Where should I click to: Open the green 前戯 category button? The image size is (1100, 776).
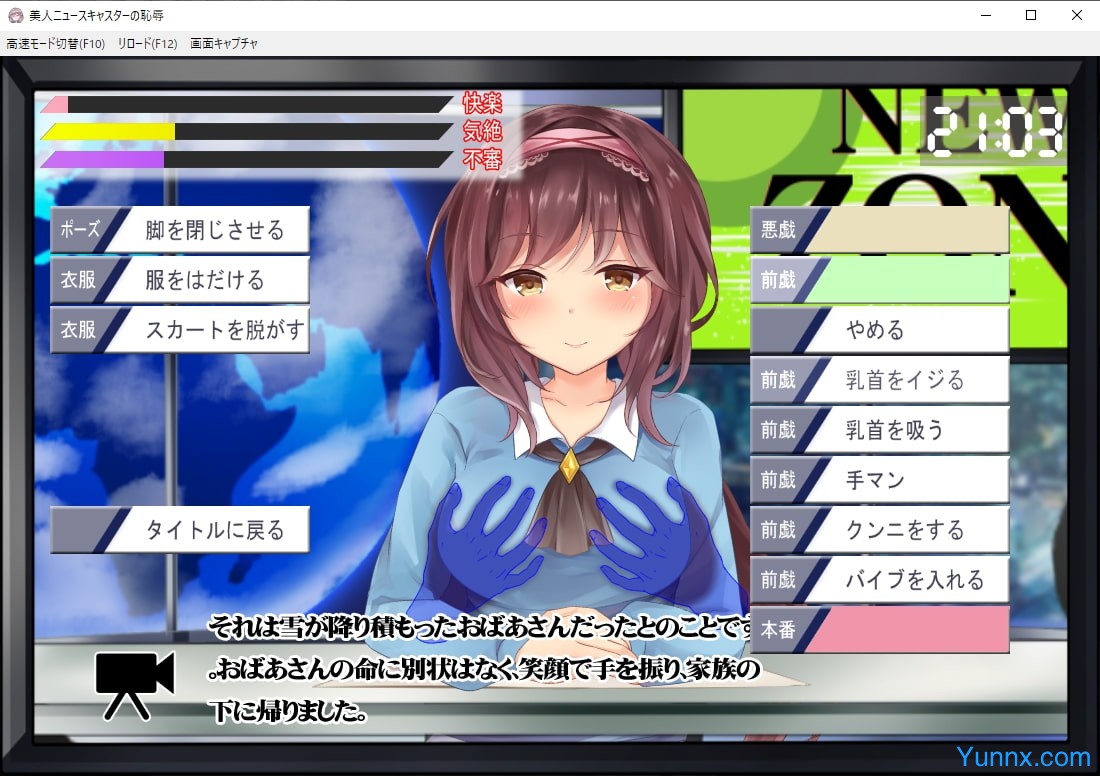[x=880, y=280]
